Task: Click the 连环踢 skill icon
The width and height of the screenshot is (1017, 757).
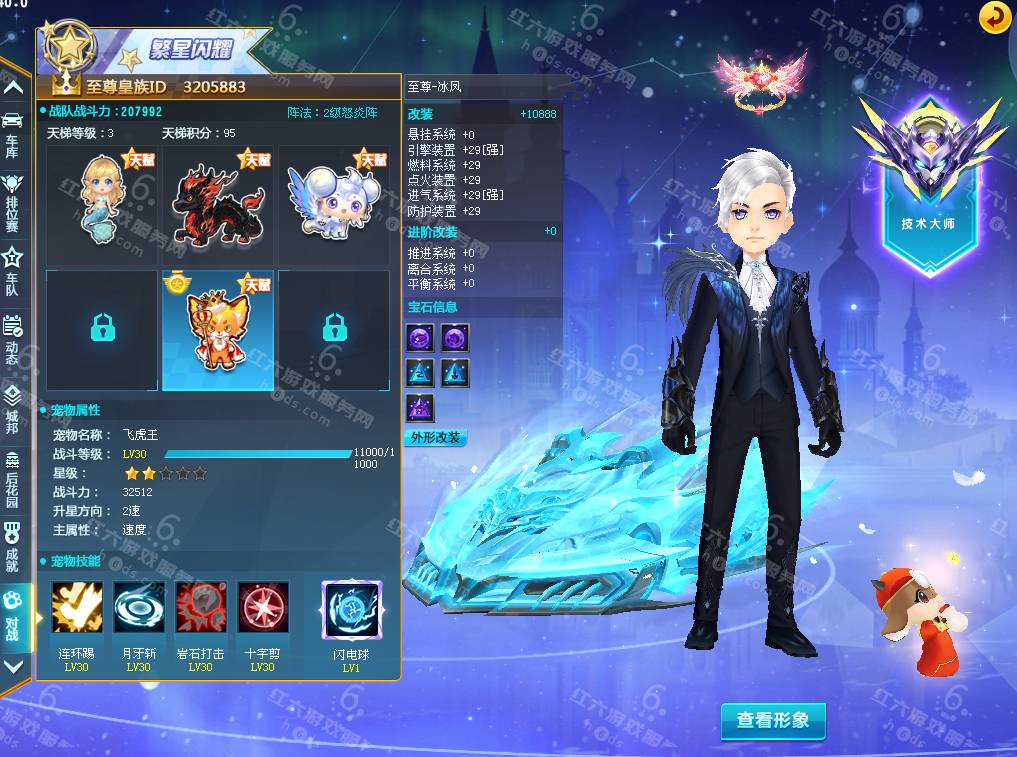Action: coord(77,608)
